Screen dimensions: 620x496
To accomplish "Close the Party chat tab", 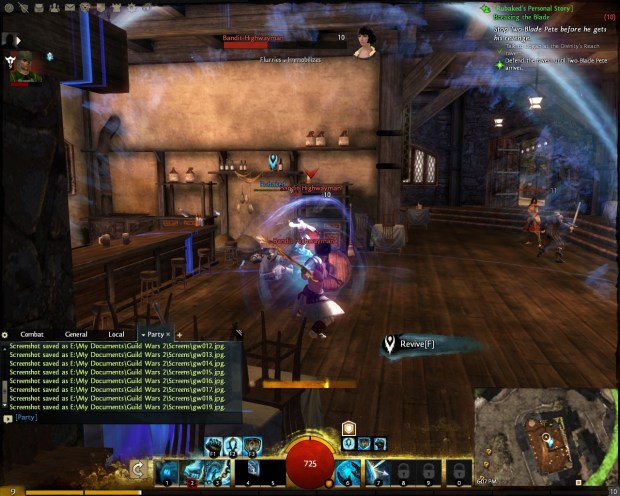I will 168,334.
